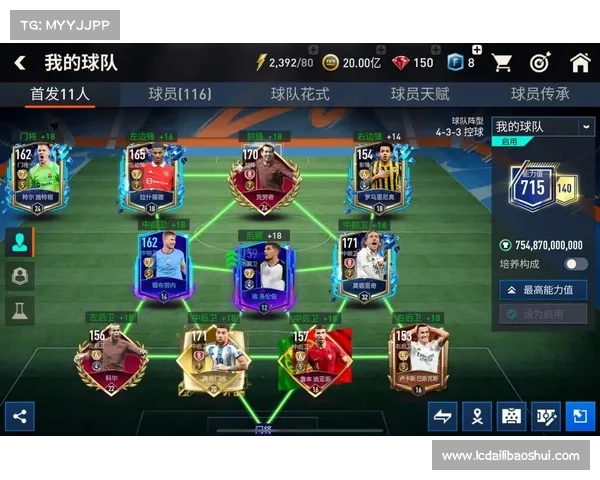Switch to the 球队花式 tab
The width and height of the screenshot is (600, 480).
click(300, 94)
